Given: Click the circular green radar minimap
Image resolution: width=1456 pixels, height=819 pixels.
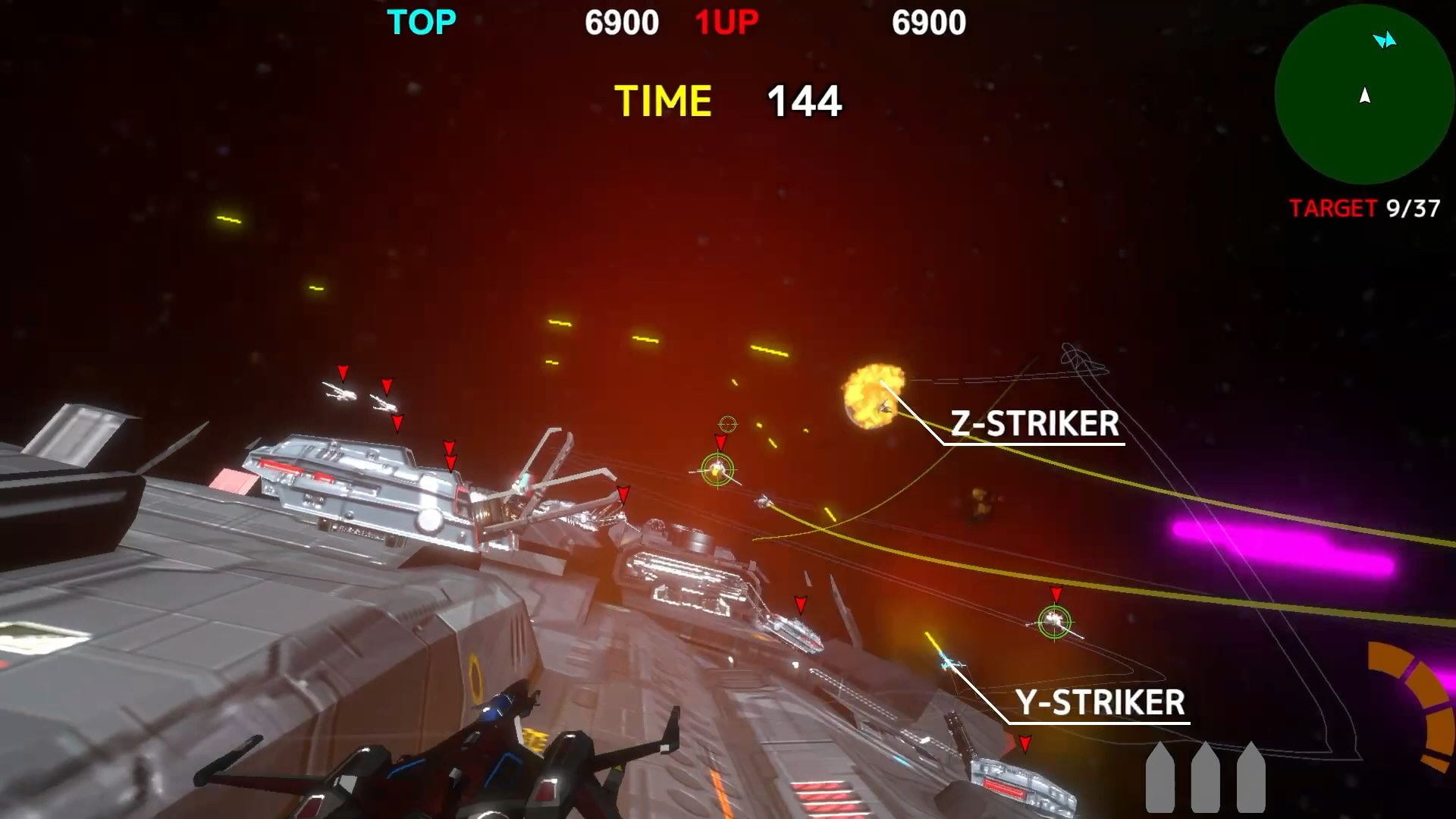Looking at the screenshot, I should pyautogui.click(x=1363, y=95).
